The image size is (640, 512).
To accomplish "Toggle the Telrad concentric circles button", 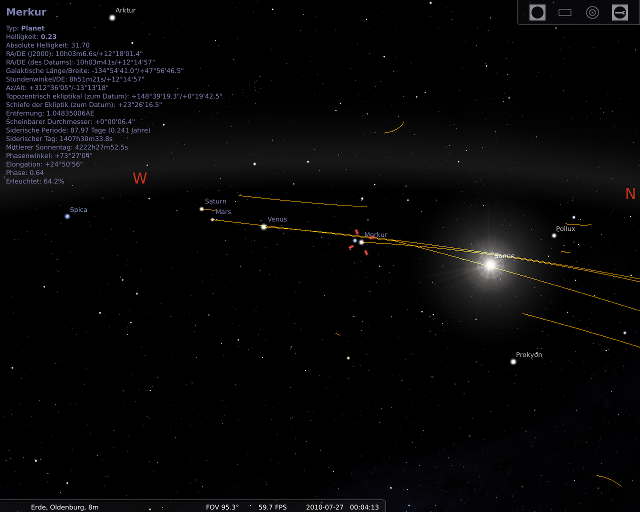I will pos(592,12).
